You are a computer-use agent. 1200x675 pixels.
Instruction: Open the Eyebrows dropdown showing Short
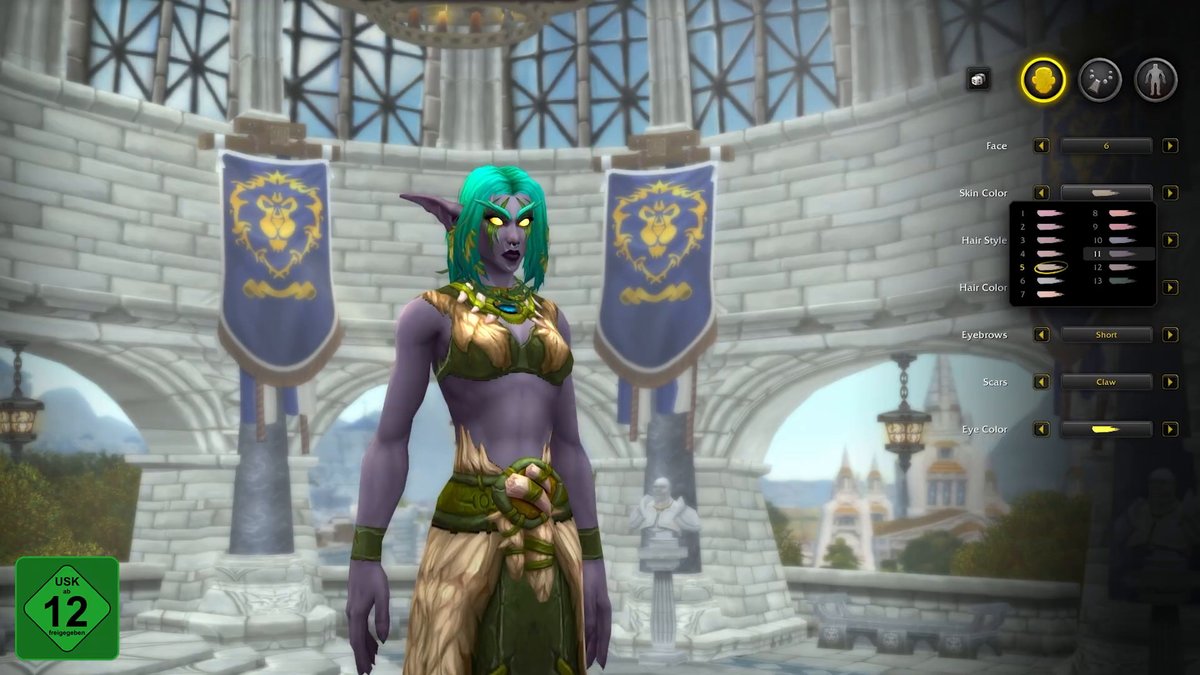pos(1106,335)
